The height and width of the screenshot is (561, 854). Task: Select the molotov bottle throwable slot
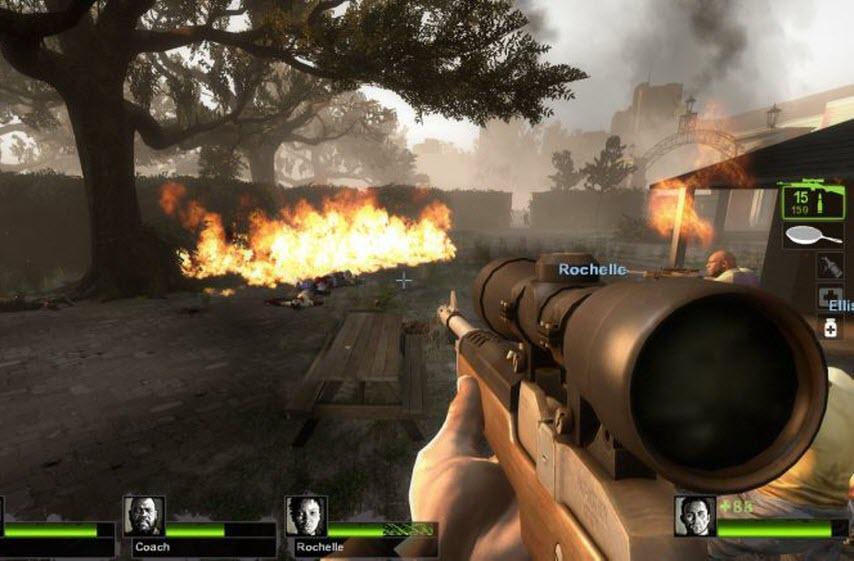pyautogui.click(x=829, y=266)
